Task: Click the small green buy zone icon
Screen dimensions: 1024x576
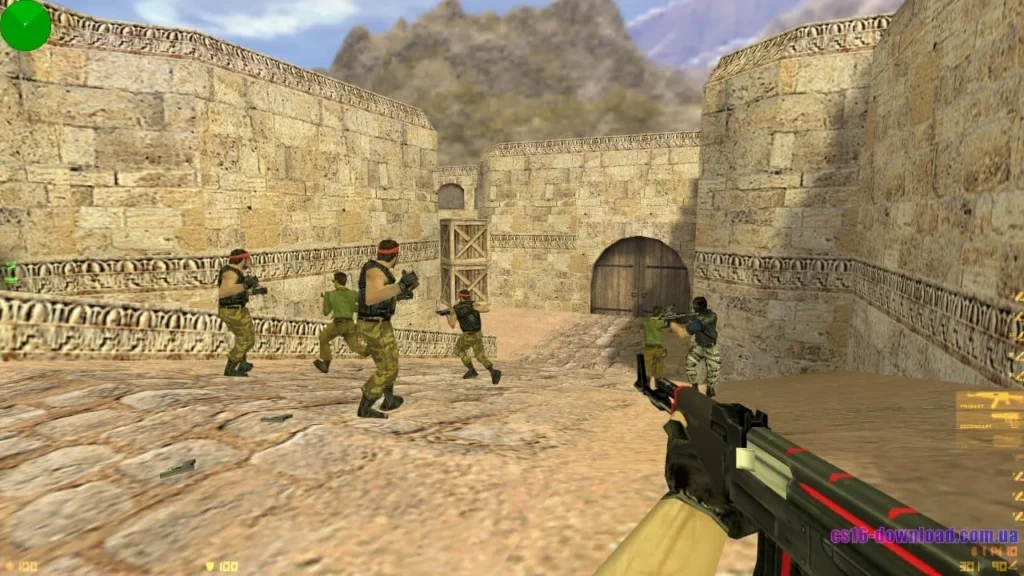Action: (11, 273)
